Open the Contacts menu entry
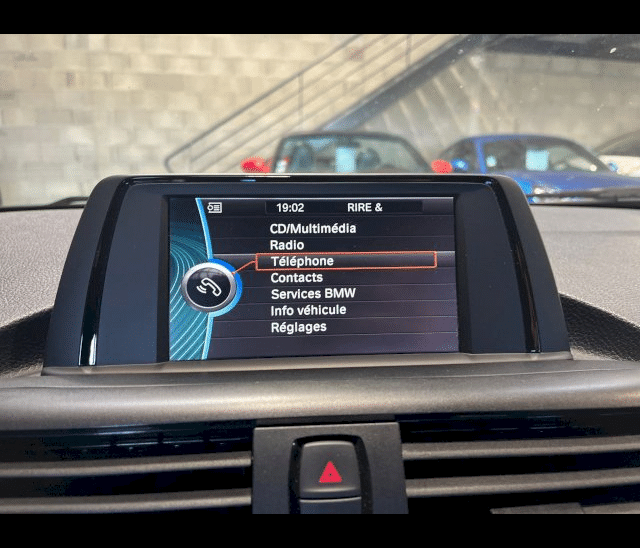 [x=296, y=277]
